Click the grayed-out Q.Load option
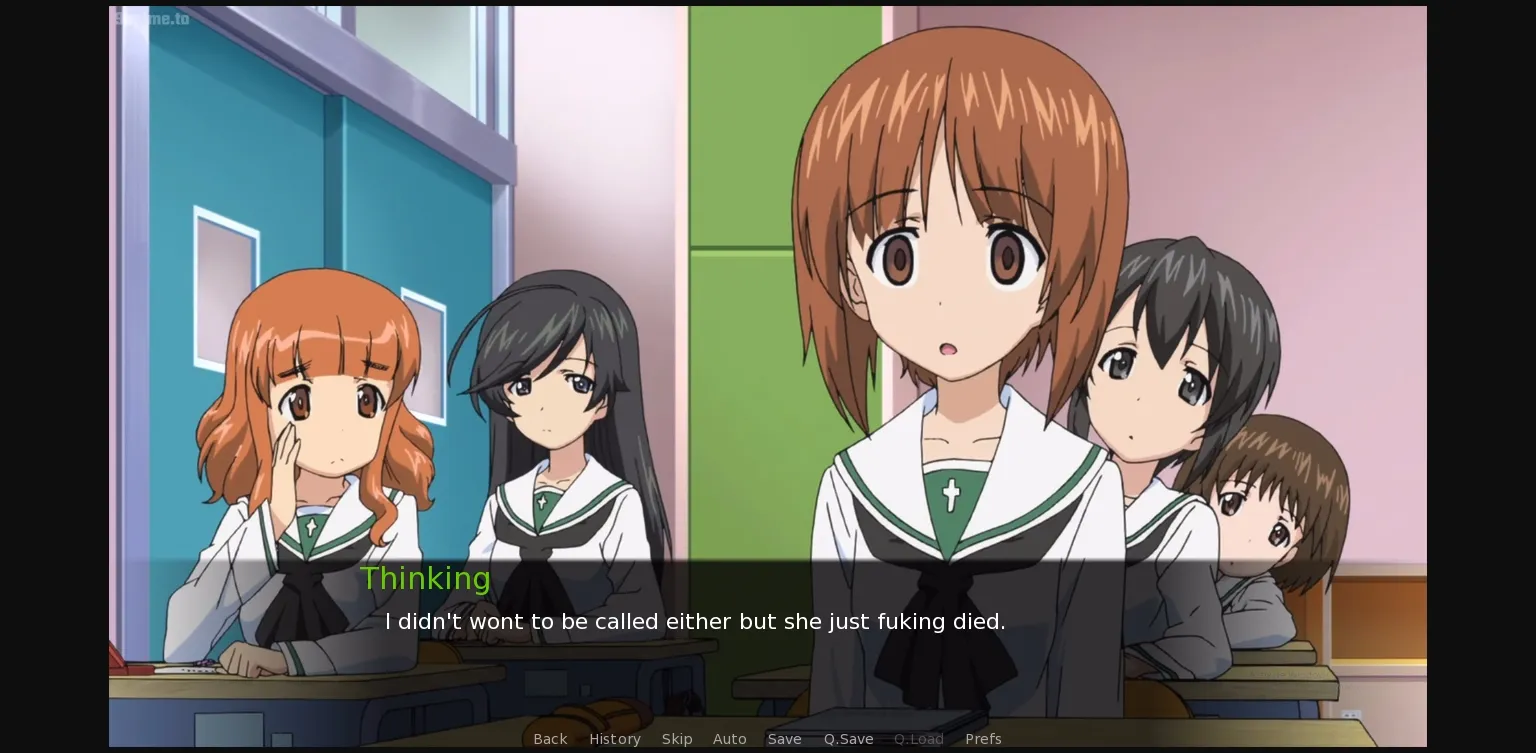1536x753 pixels. tap(918, 739)
